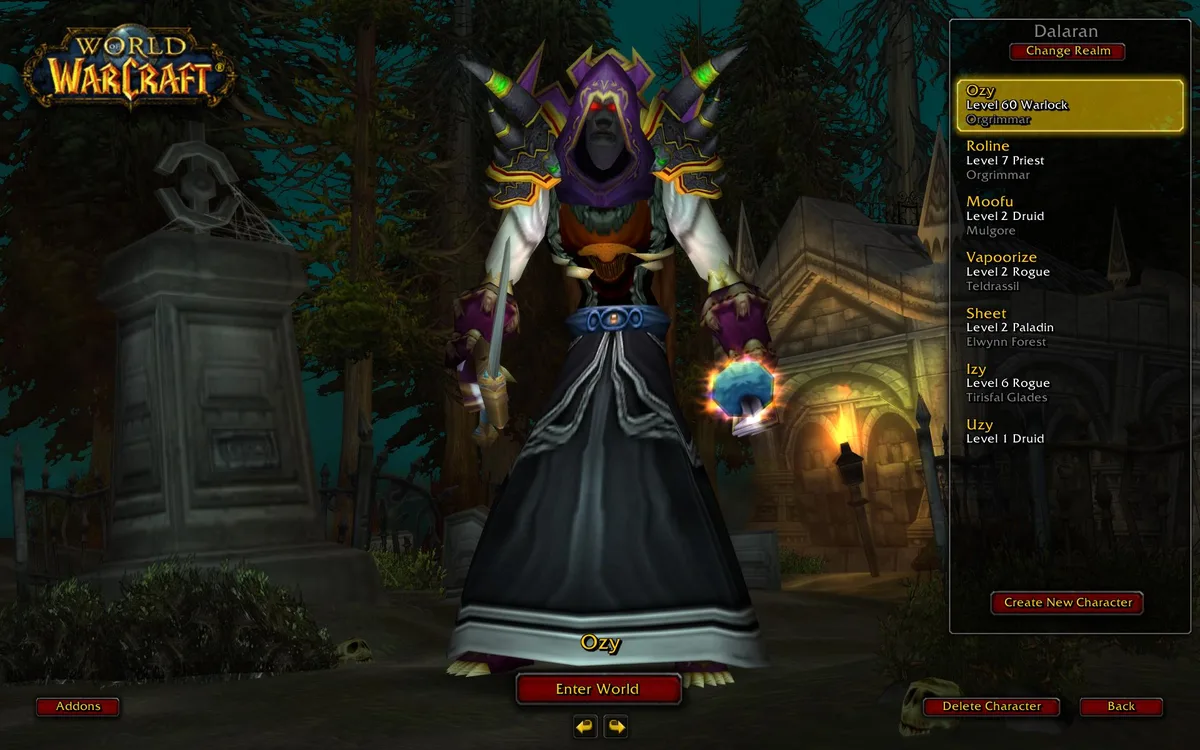The width and height of the screenshot is (1200, 750).
Task: Open the Change Realm screen
Action: (x=1067, y=51)
